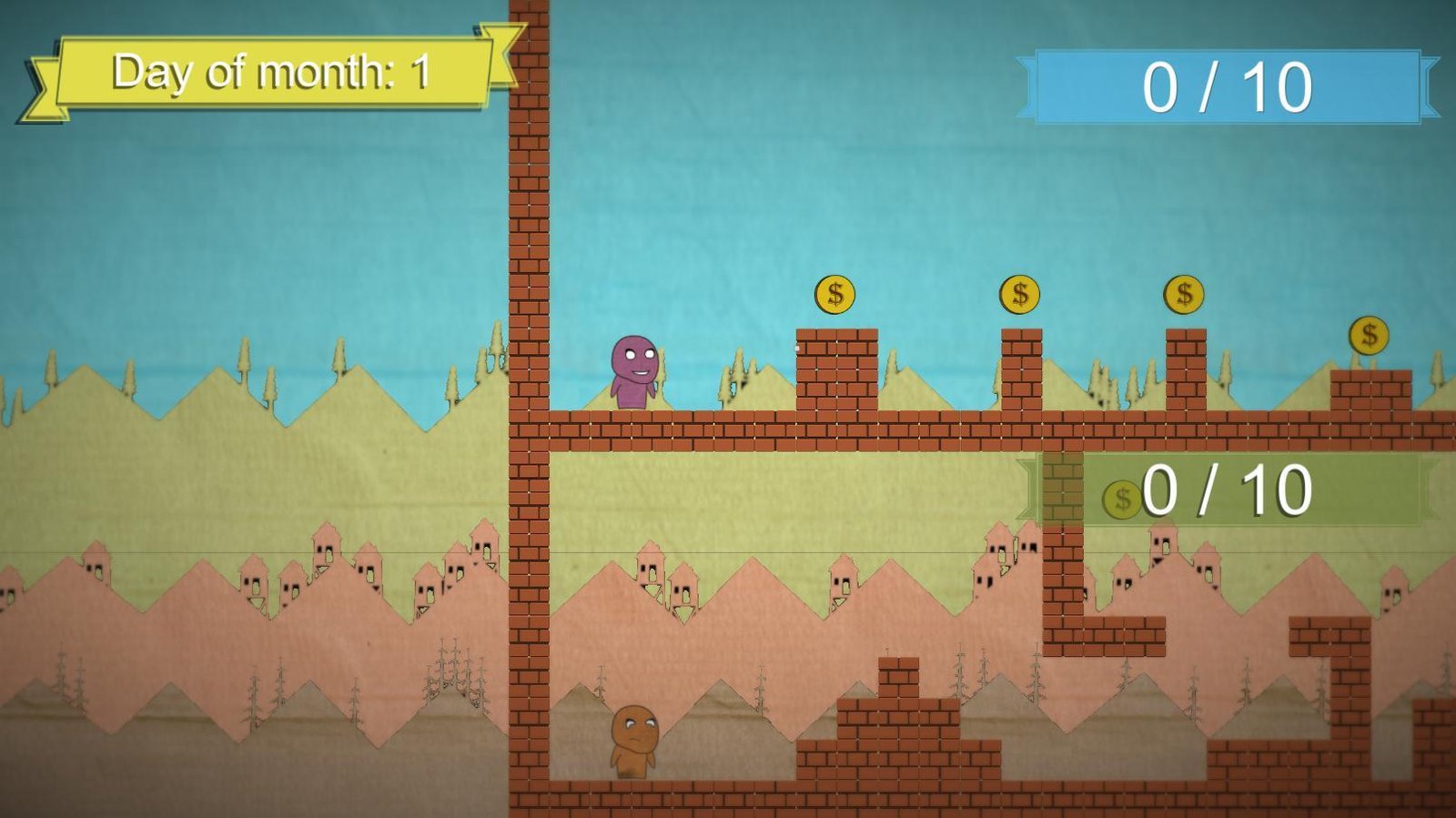Click the coin icon in the green banner
This screenshot has height=818, width=1456.
1121,497
